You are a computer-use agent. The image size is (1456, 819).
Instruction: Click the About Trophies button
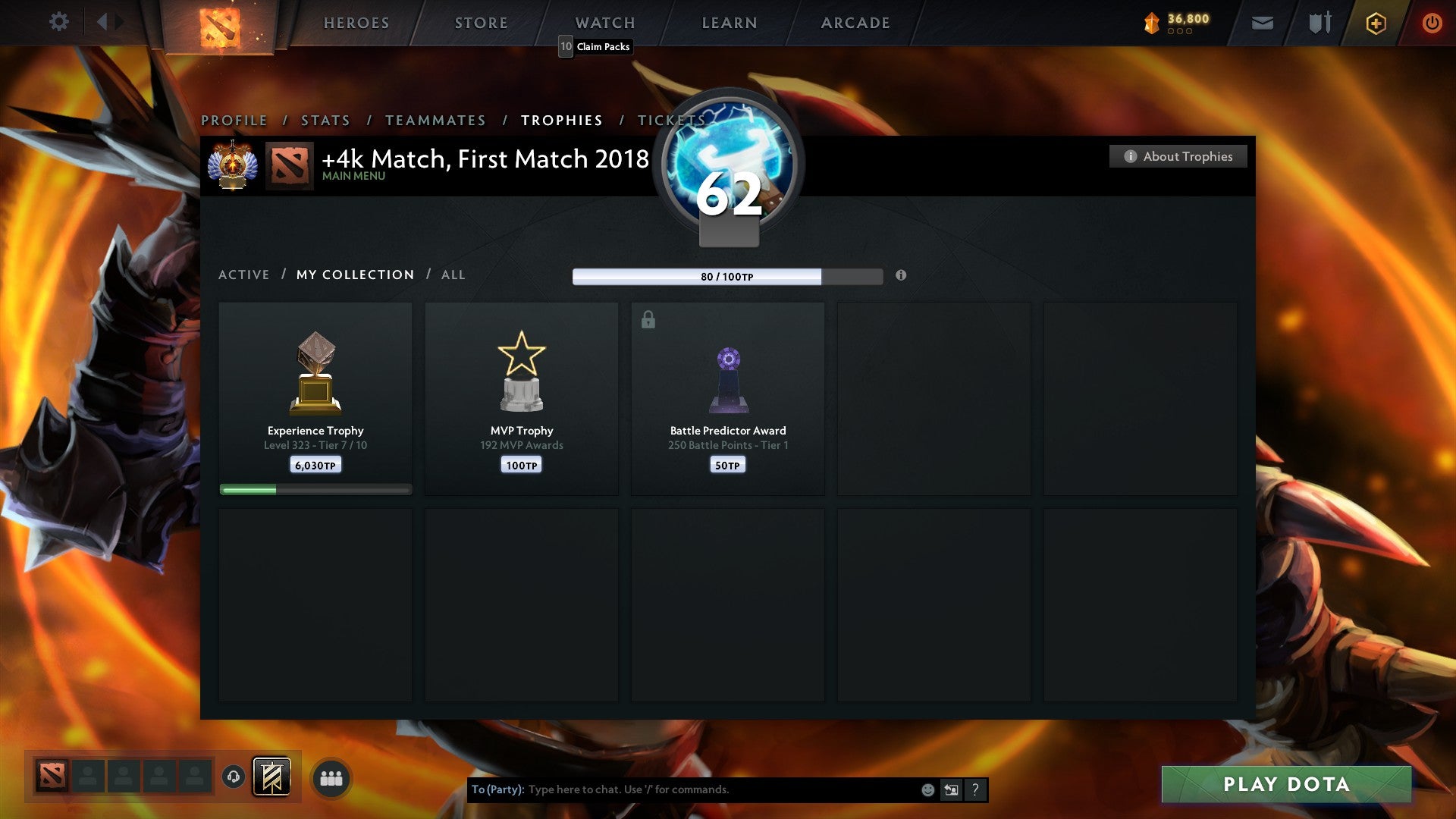(1178, 156)
